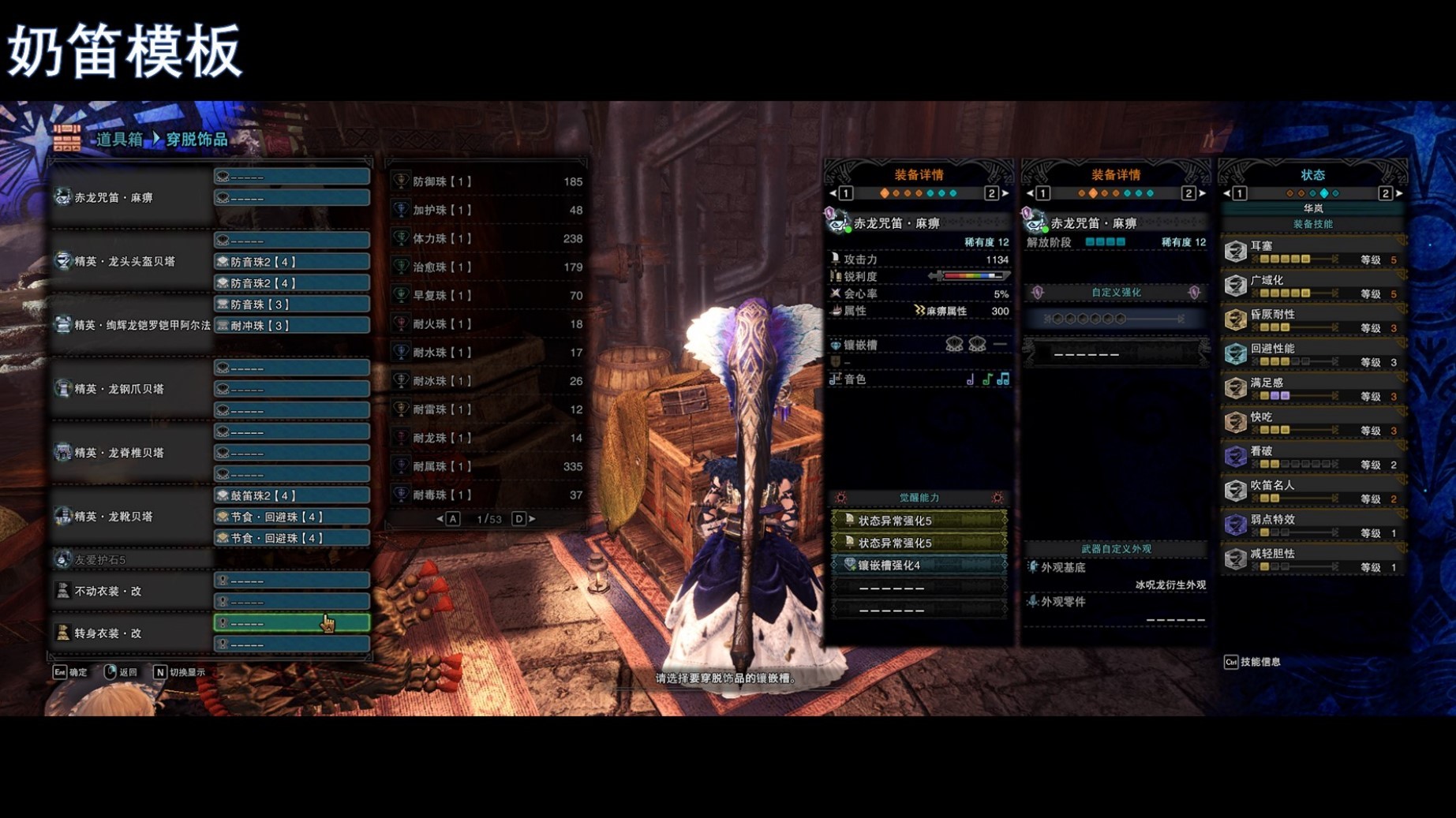Pick the 治愈珠【1】 jewel entry

coord(487,267)
